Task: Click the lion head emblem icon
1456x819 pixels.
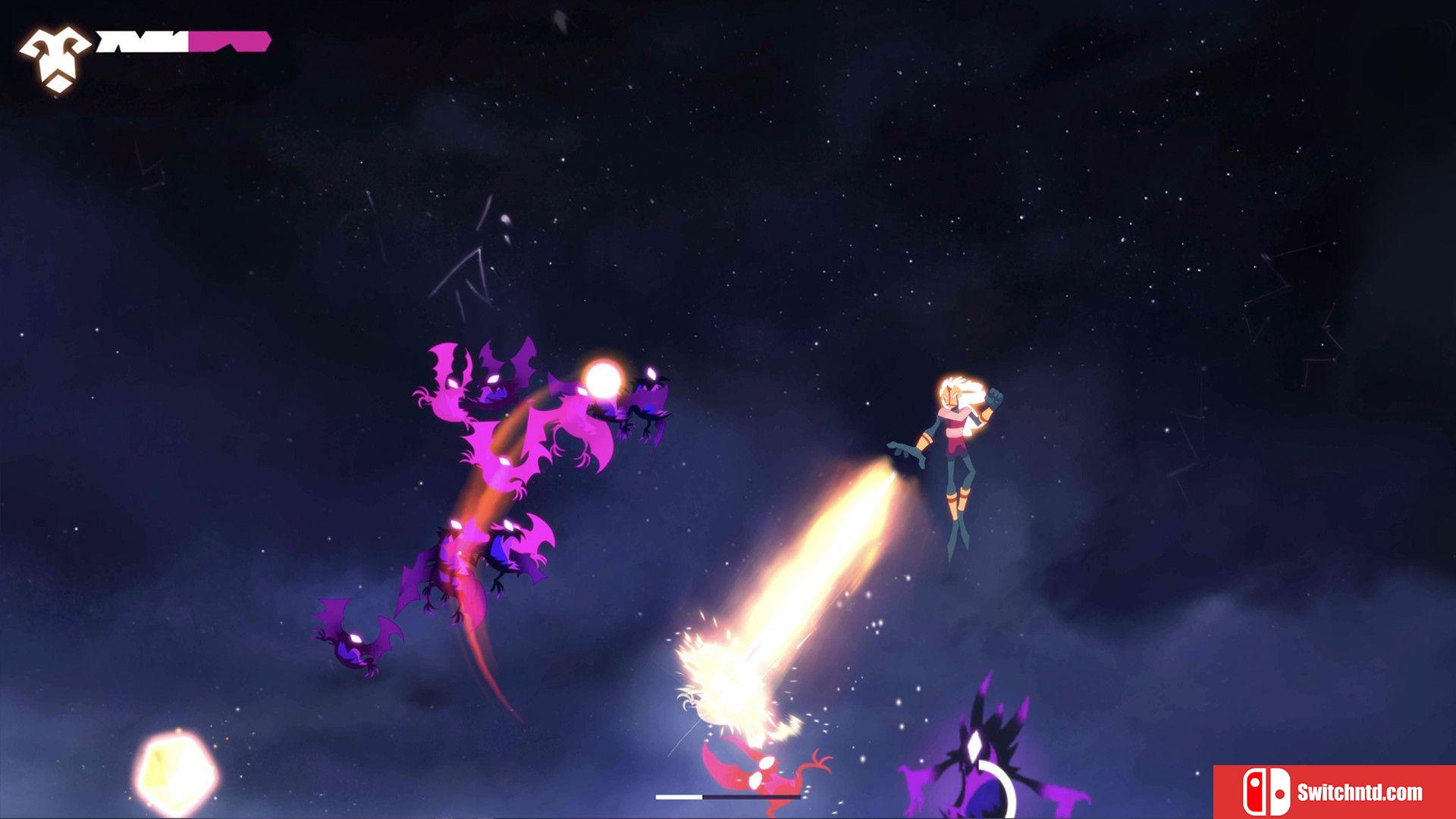Action: [55, 59]
